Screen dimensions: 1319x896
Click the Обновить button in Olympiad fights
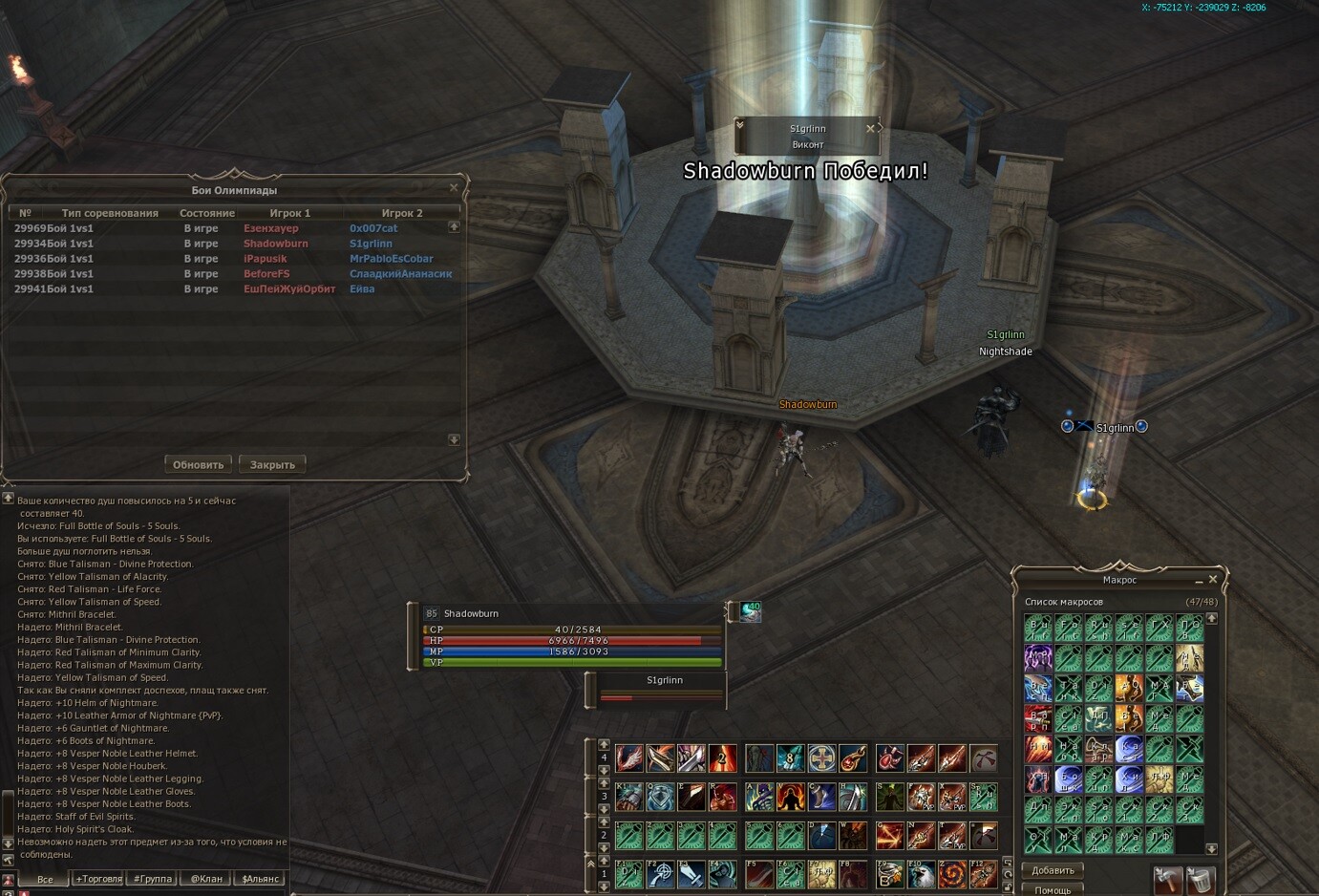click(x=198, y=465)
